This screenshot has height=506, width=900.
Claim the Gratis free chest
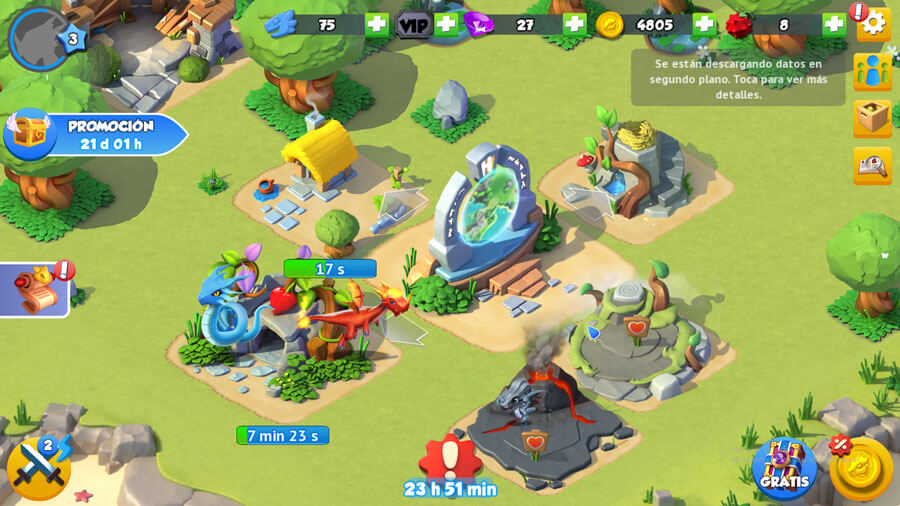pos(784,468)
